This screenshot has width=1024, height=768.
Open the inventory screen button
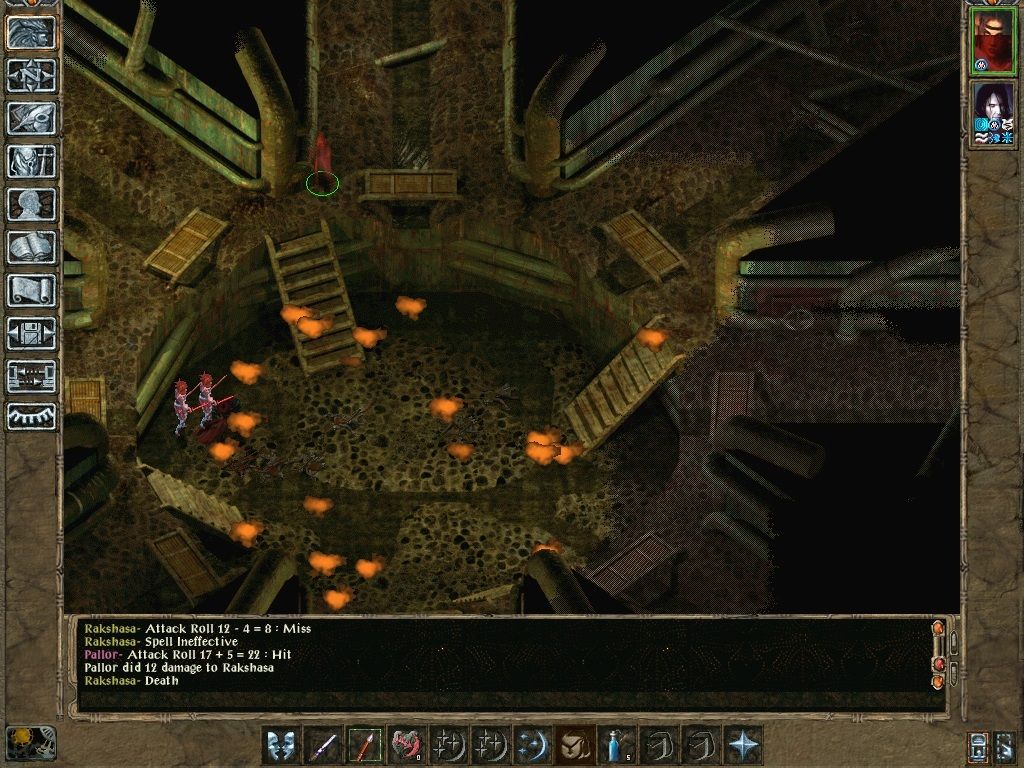tap(31, 161)
